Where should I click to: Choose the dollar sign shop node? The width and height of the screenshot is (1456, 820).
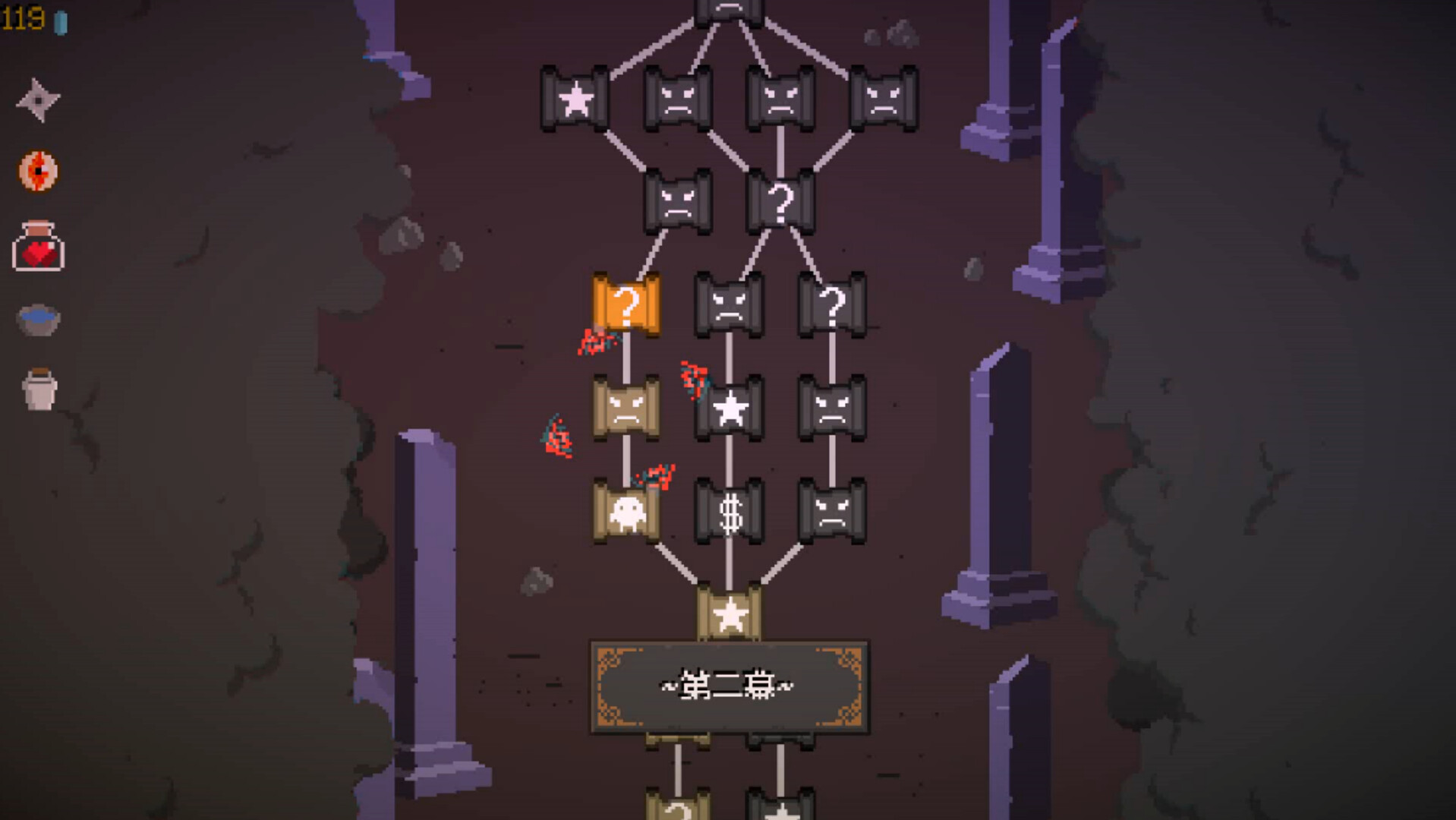click(x=729, y=512)
